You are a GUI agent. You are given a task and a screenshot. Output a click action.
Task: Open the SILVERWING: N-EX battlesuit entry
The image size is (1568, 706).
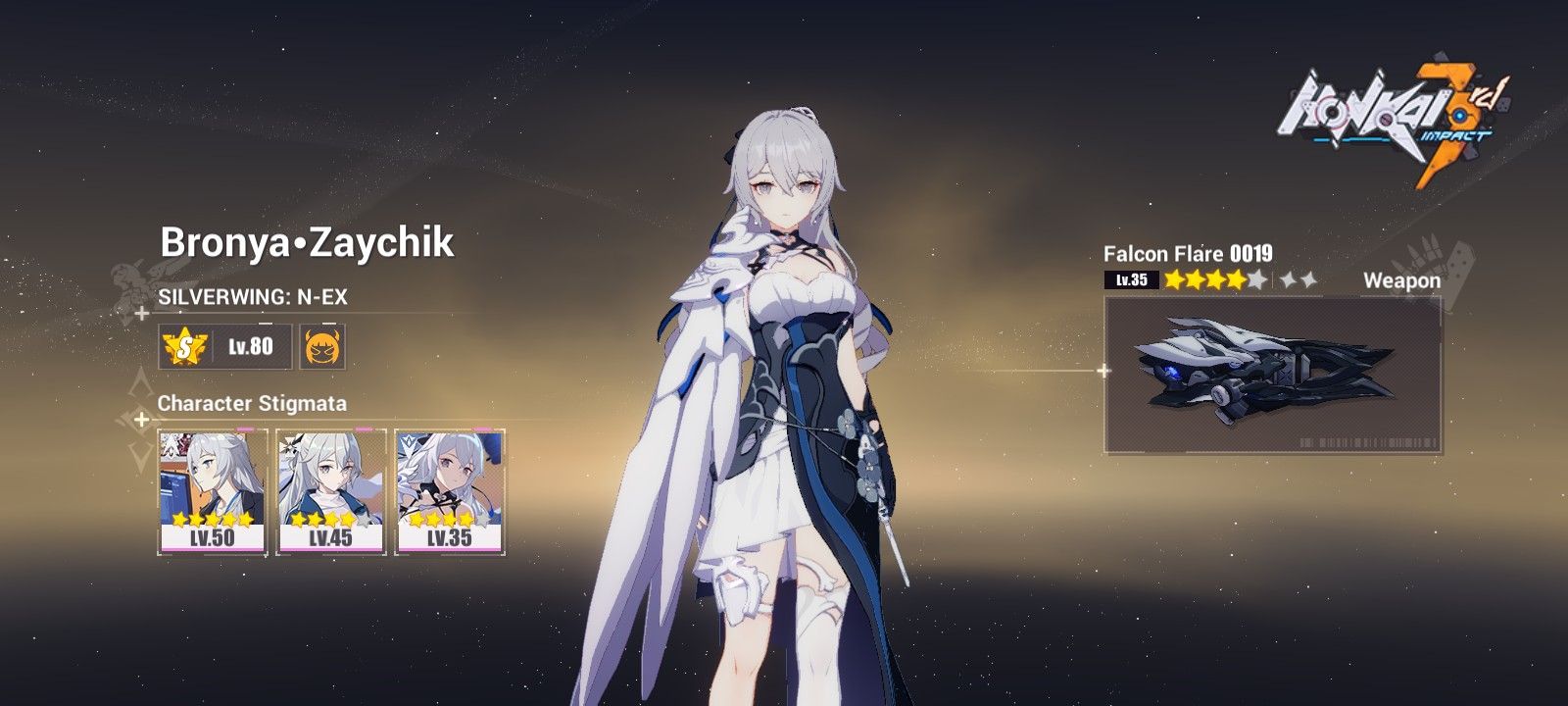click(x=255, y=294)
